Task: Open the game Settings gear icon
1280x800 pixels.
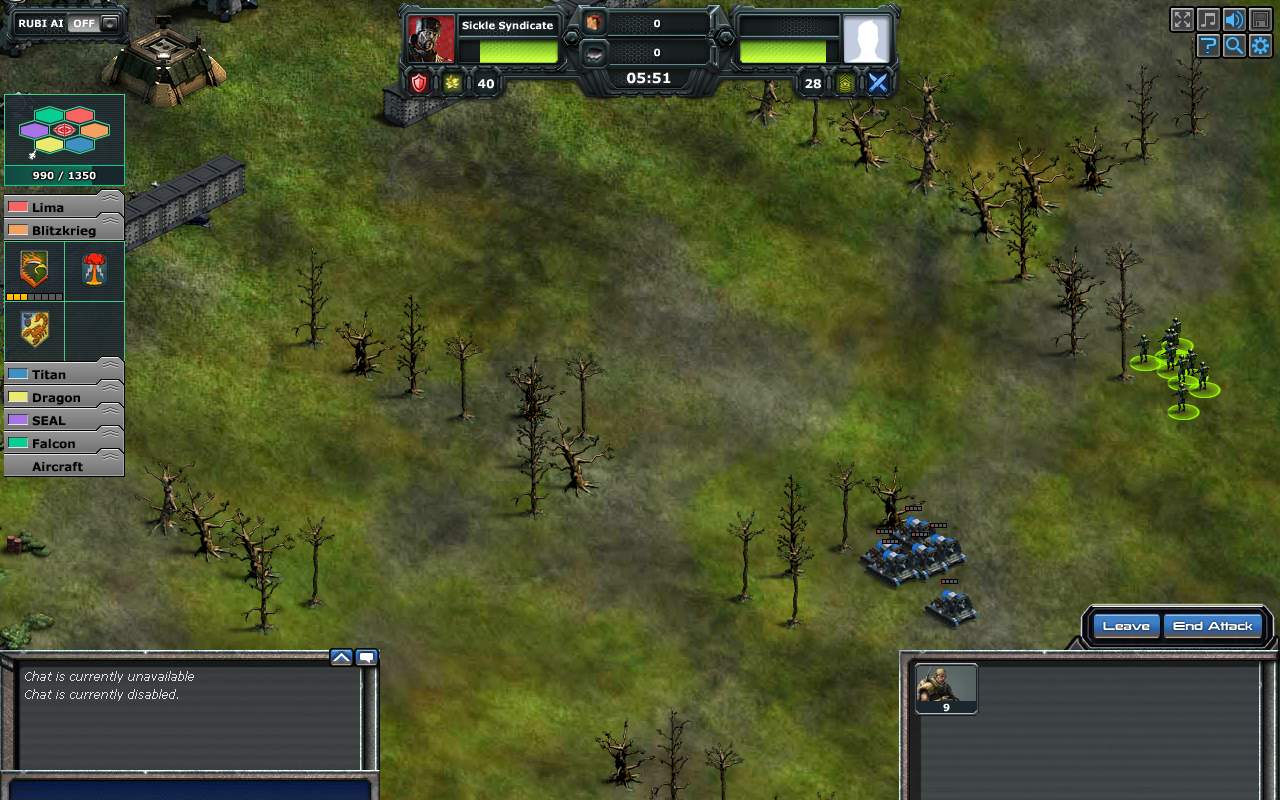Action: point(1261,45)
